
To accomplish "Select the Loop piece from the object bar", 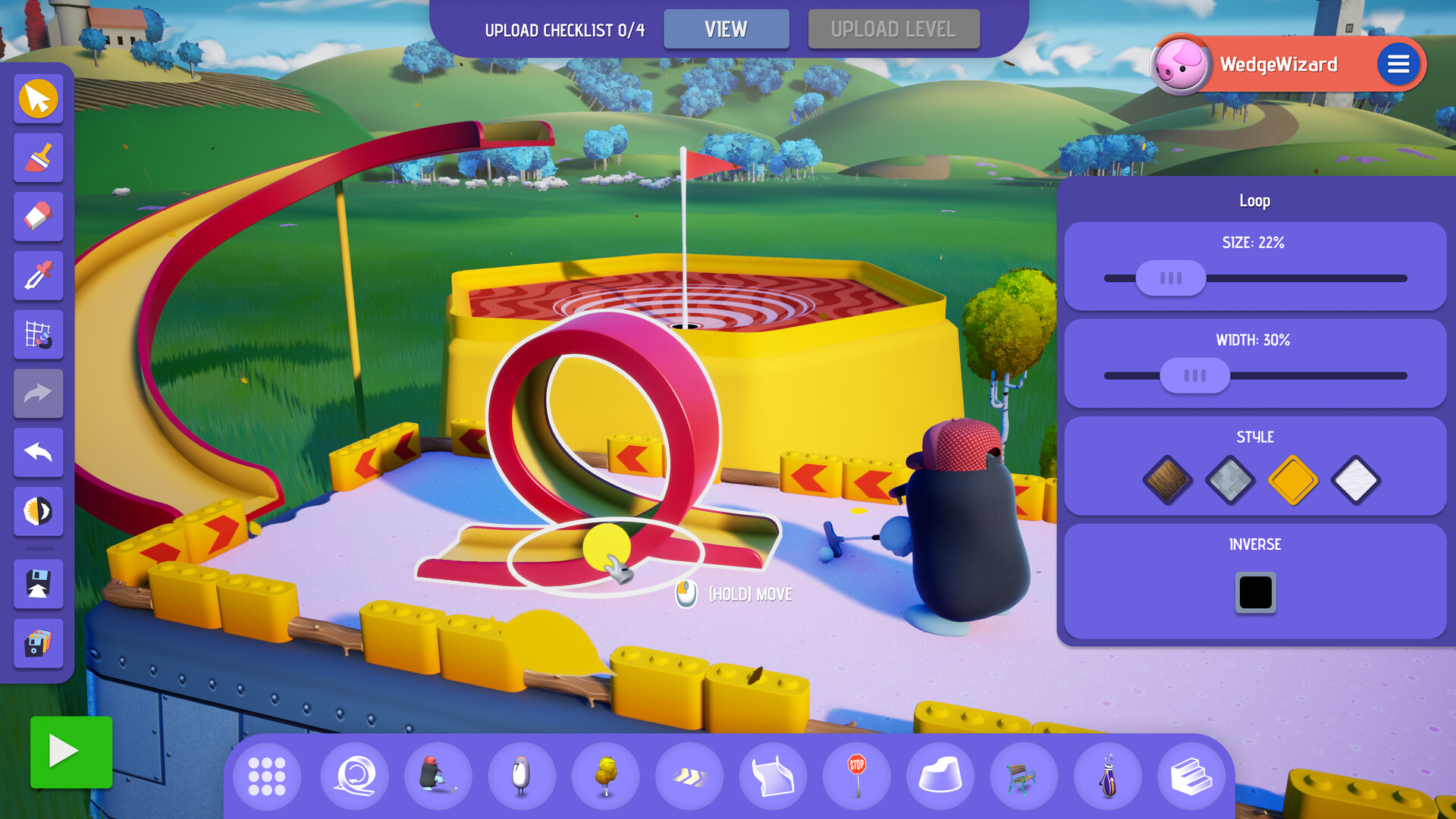I will (354, 776).
